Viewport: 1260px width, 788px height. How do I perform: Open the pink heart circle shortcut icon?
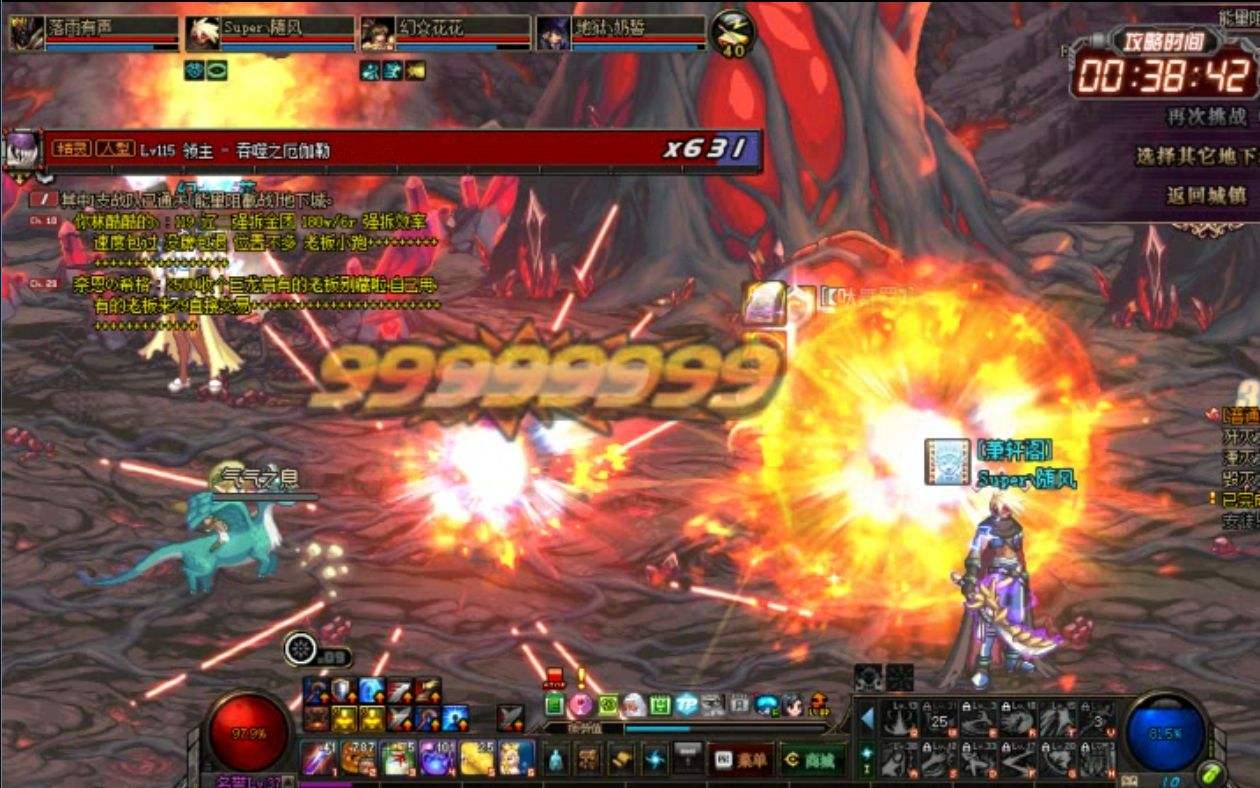click(x=581, y=706)
